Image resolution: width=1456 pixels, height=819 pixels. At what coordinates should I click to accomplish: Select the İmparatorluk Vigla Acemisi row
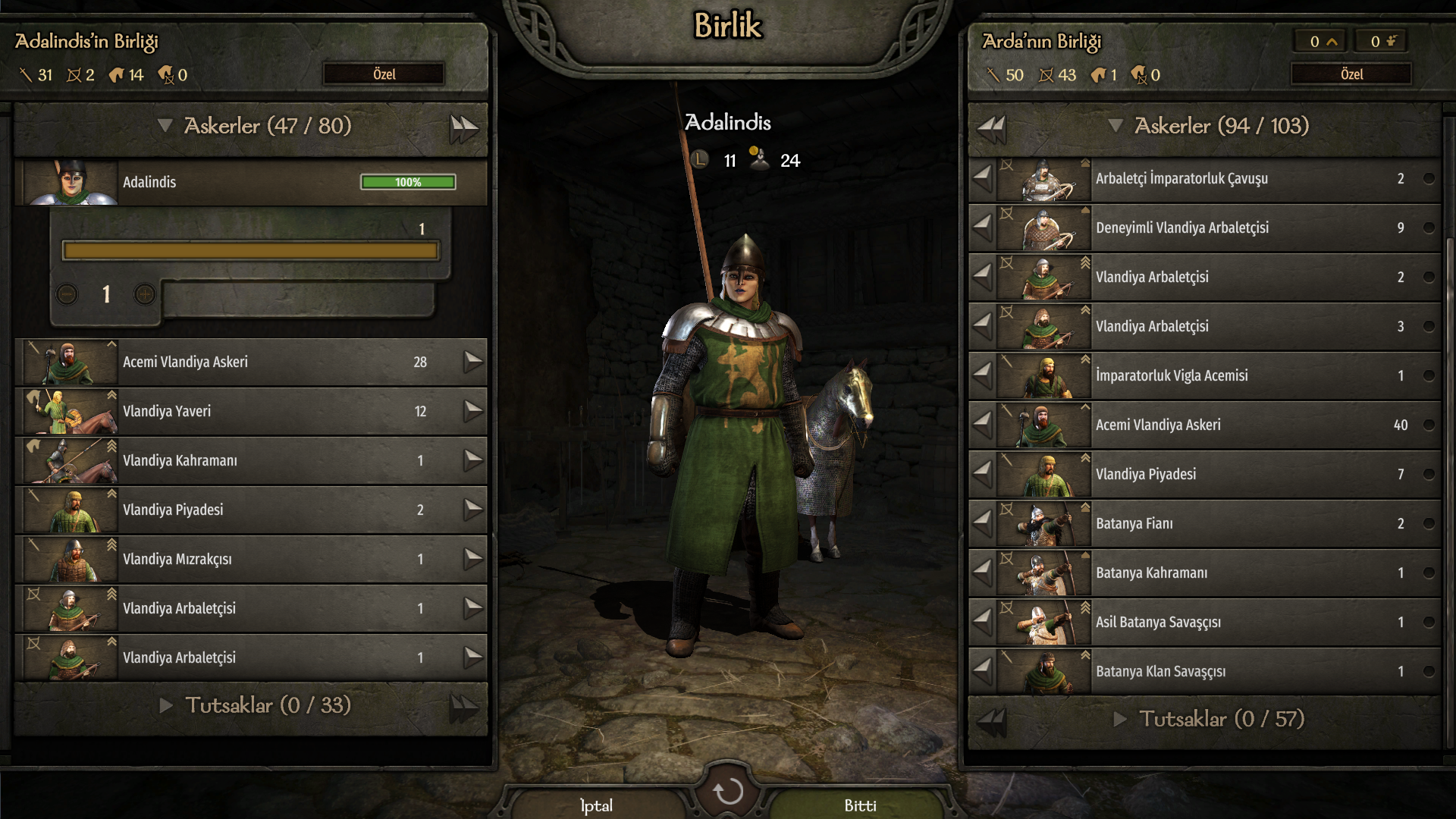tap(1213, 375)
